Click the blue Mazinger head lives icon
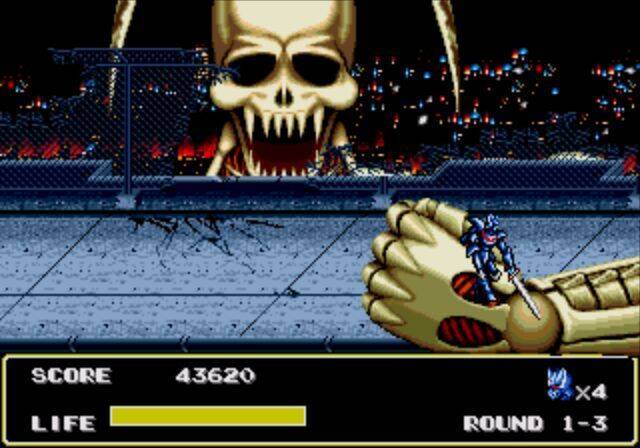 [x=558, y=383]
